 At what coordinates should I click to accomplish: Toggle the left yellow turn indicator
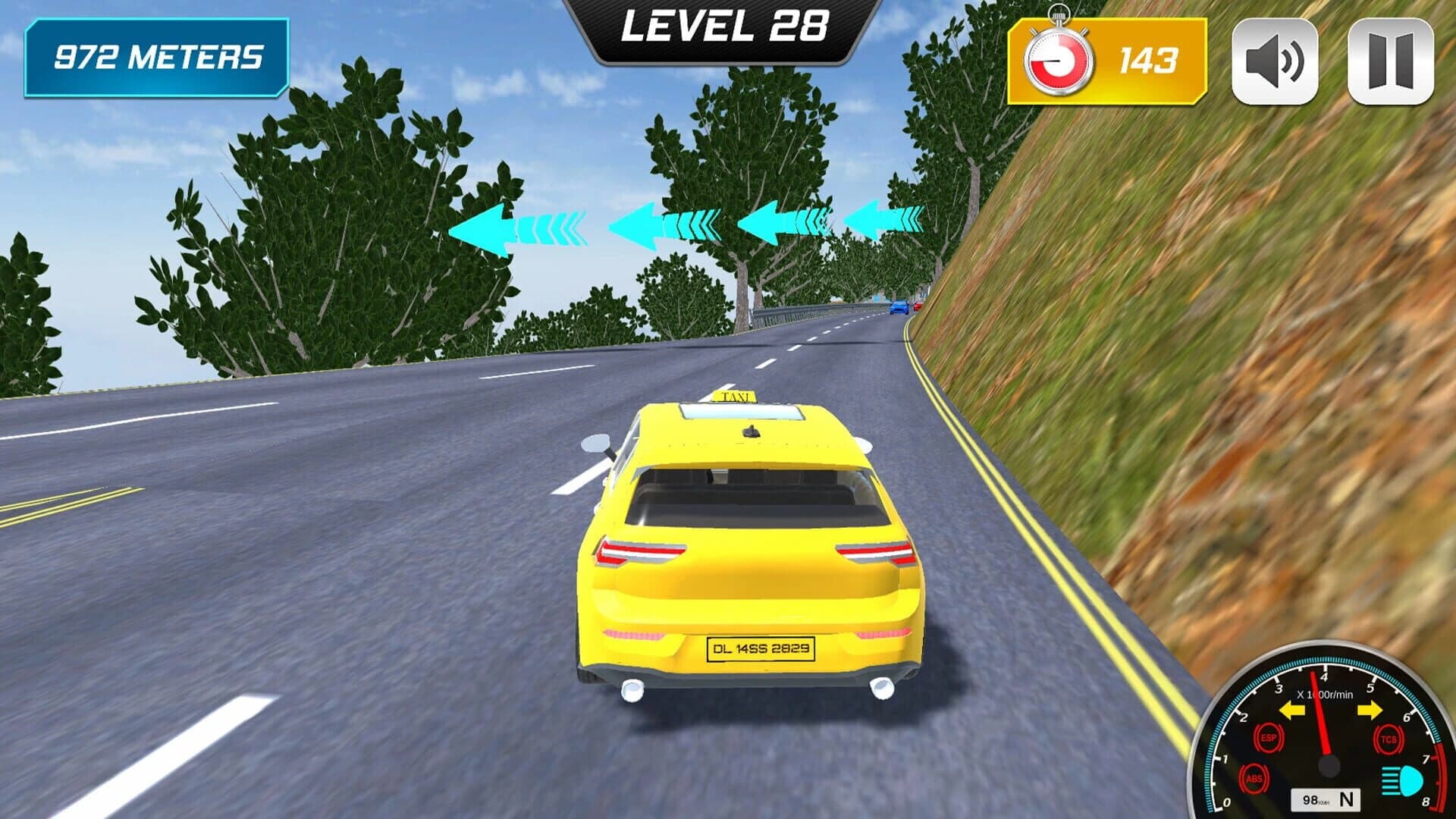[1291, 711]
